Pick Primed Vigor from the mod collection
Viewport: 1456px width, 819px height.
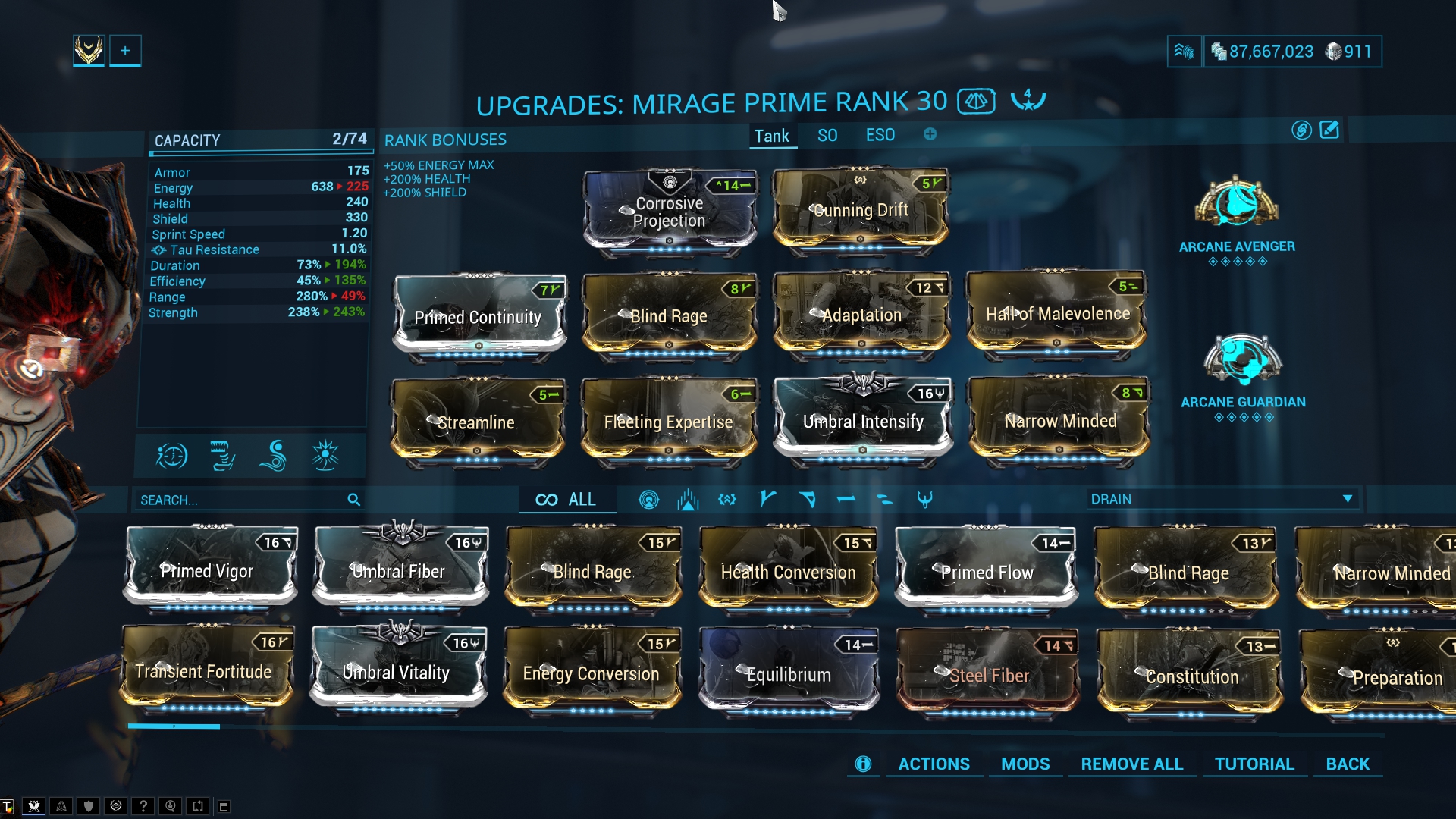coord(209,569)
